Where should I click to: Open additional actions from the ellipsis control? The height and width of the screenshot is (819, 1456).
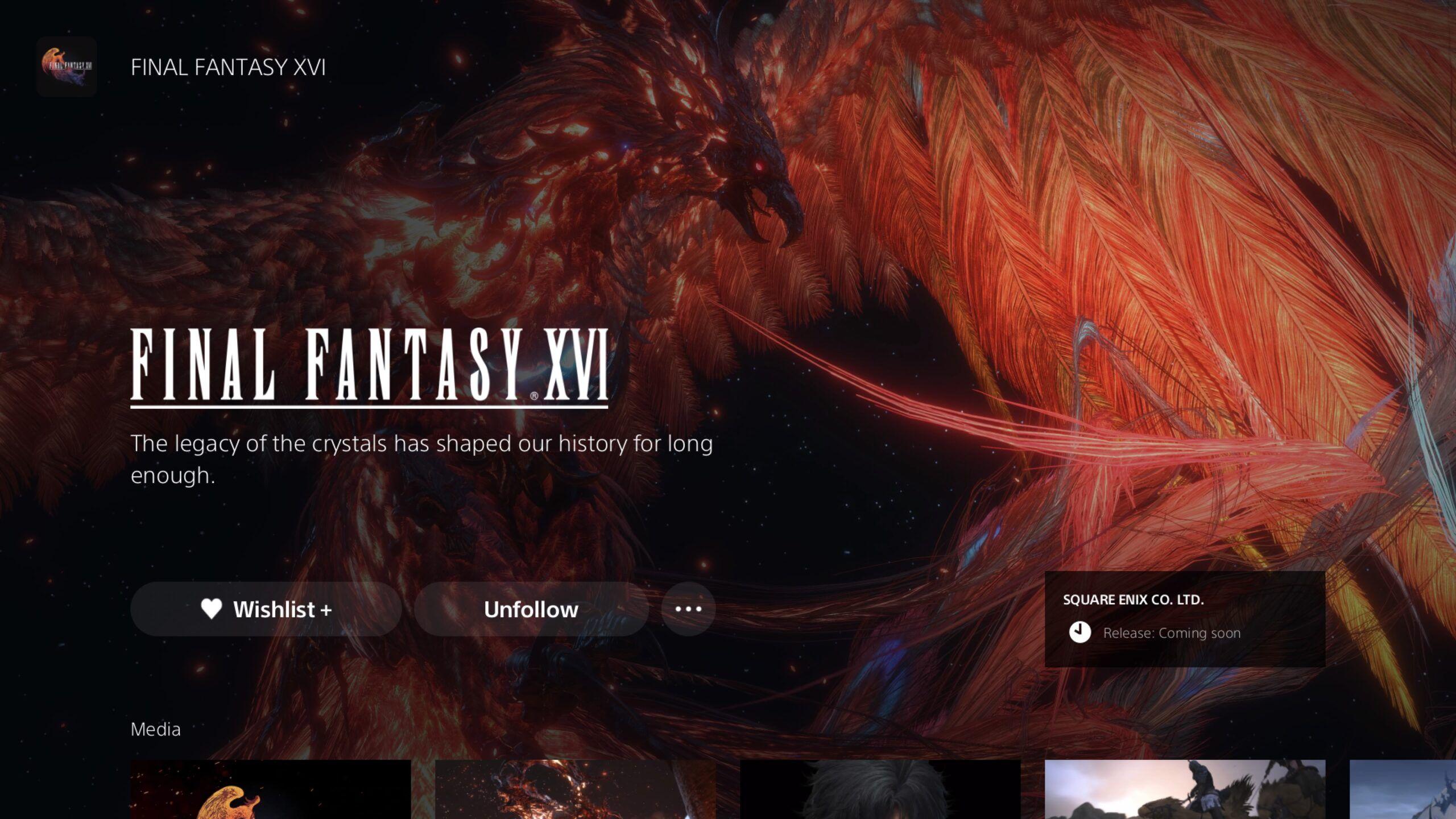tap(688, 609)
